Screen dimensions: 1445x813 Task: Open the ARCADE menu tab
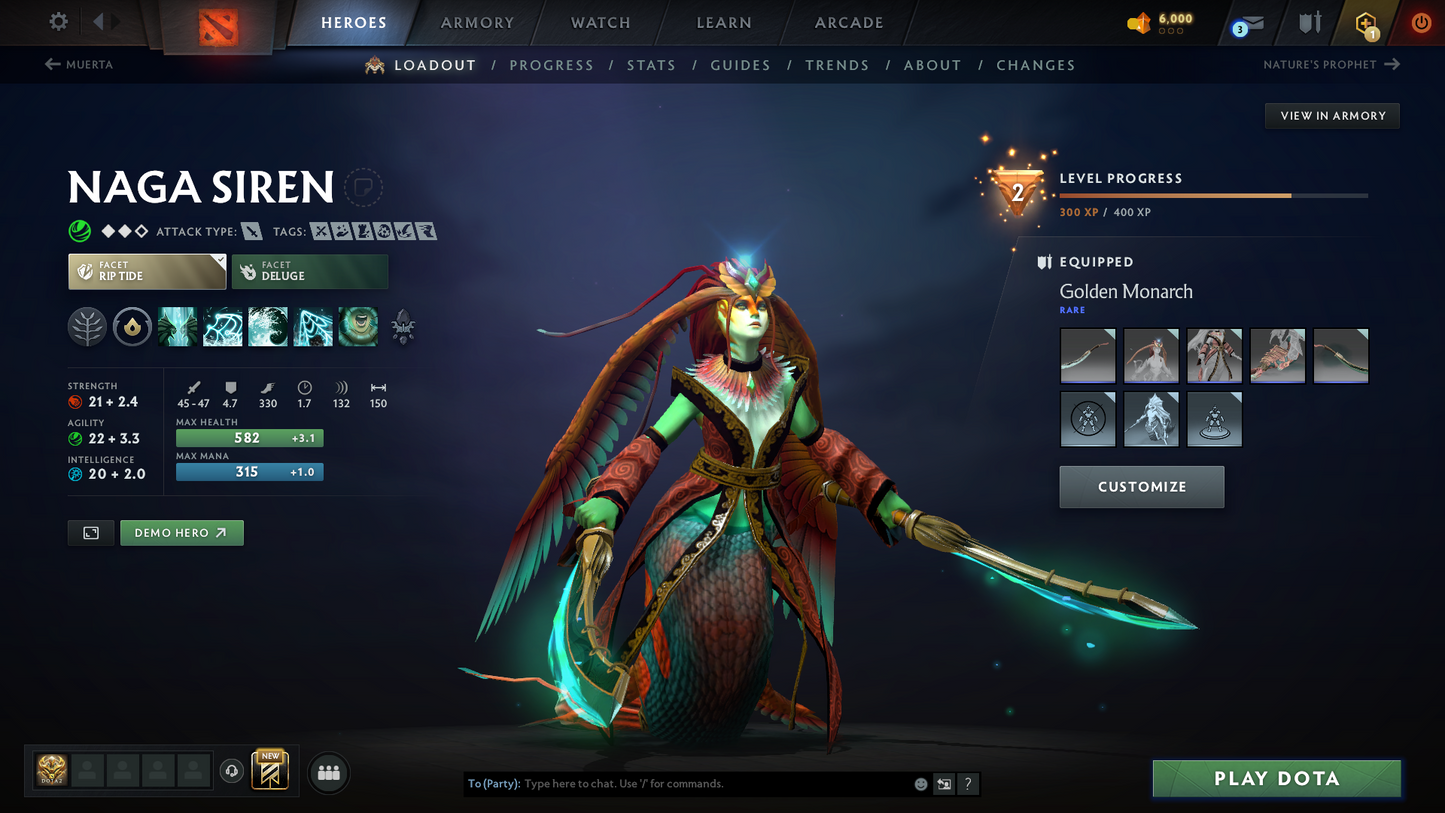click(849, 22)
